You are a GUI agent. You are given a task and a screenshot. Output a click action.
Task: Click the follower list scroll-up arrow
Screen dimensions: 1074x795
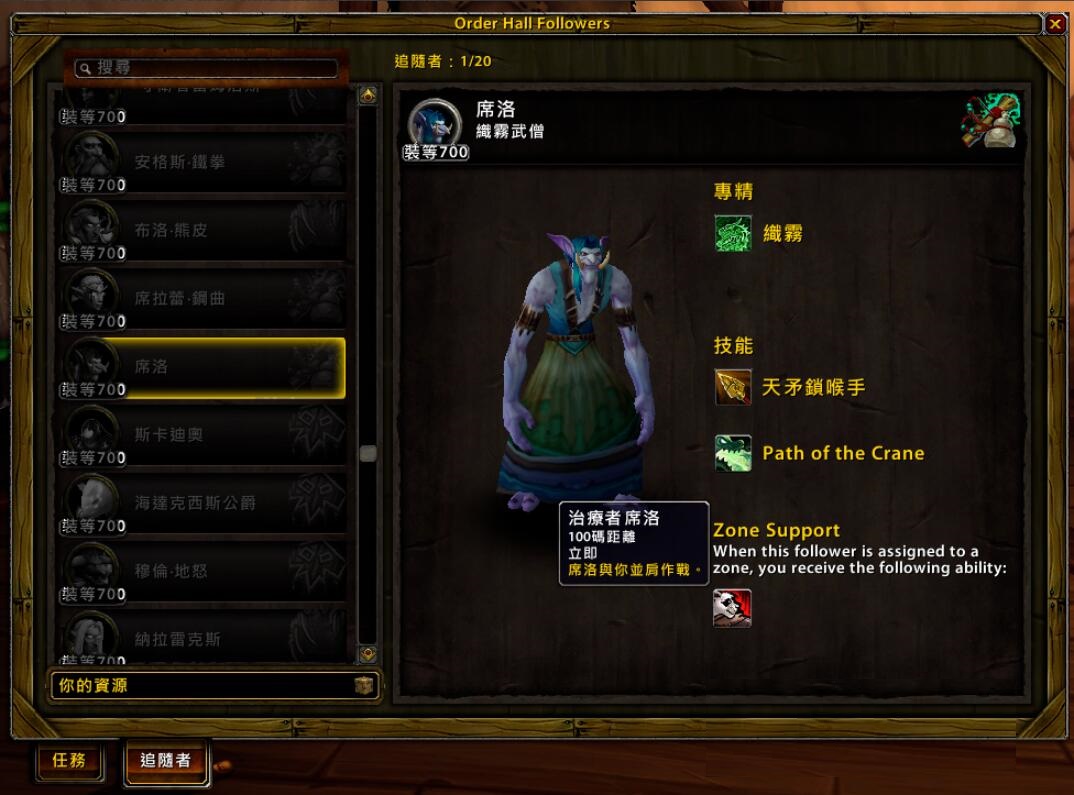coord(368,96)
